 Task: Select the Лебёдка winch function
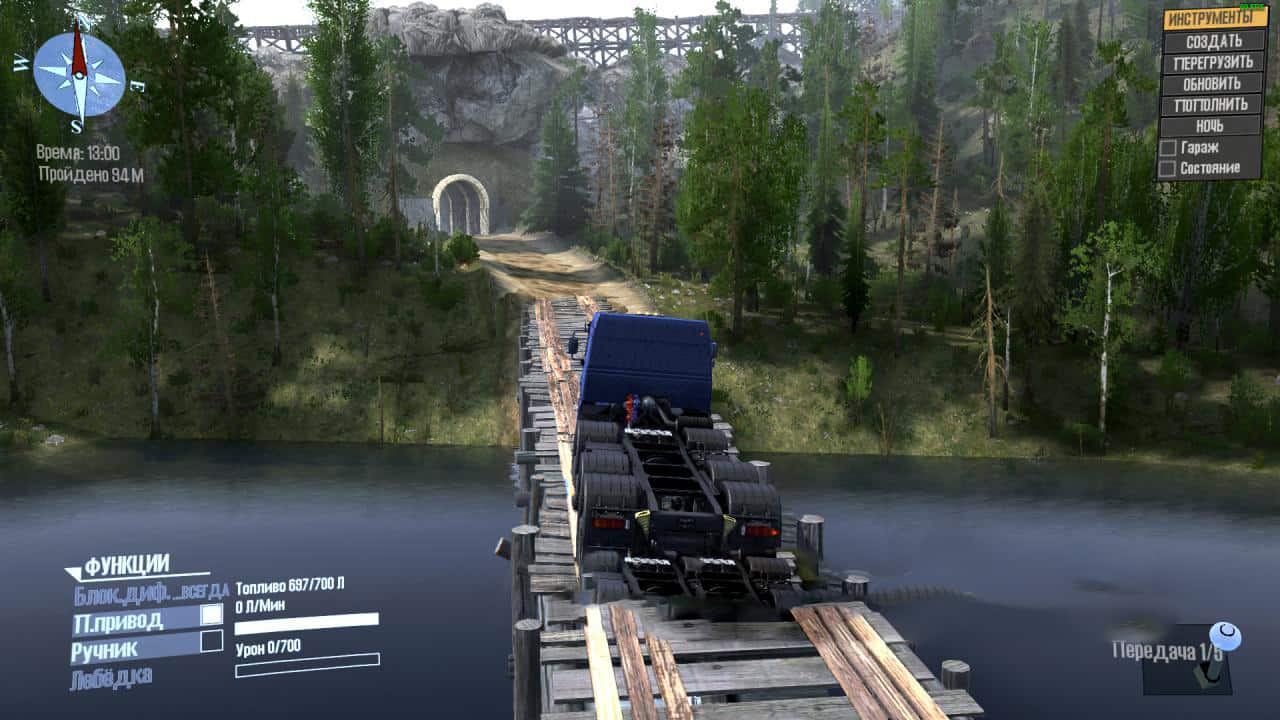[111, 678]
